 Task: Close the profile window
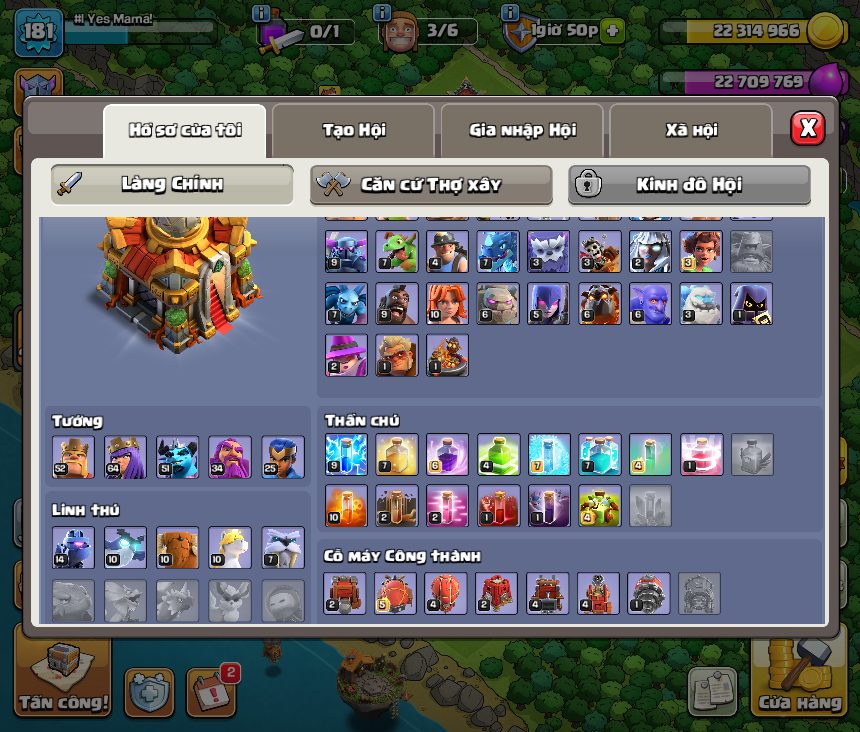pos(807,128)
